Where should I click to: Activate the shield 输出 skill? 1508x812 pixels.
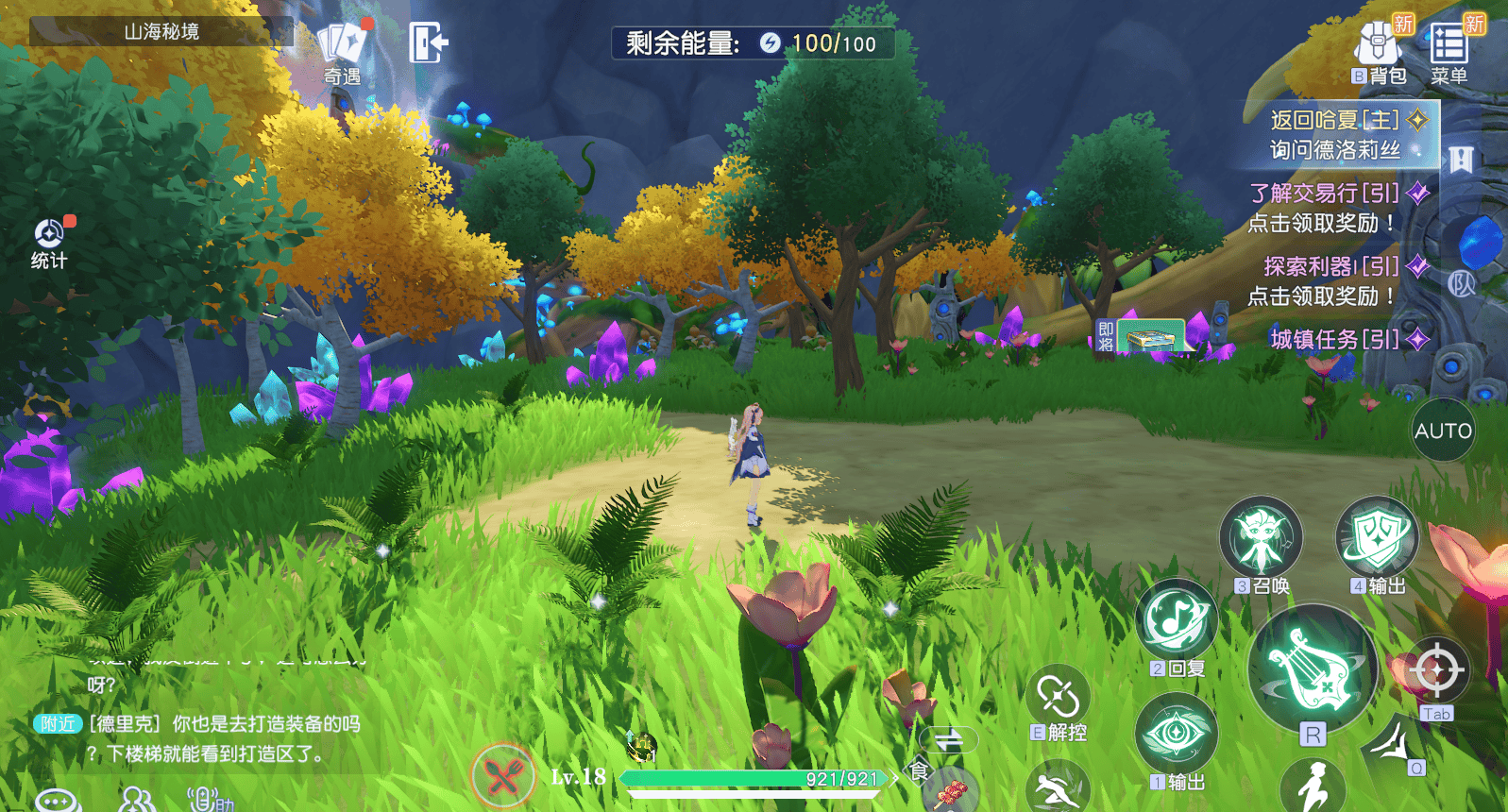[1377, 539]
